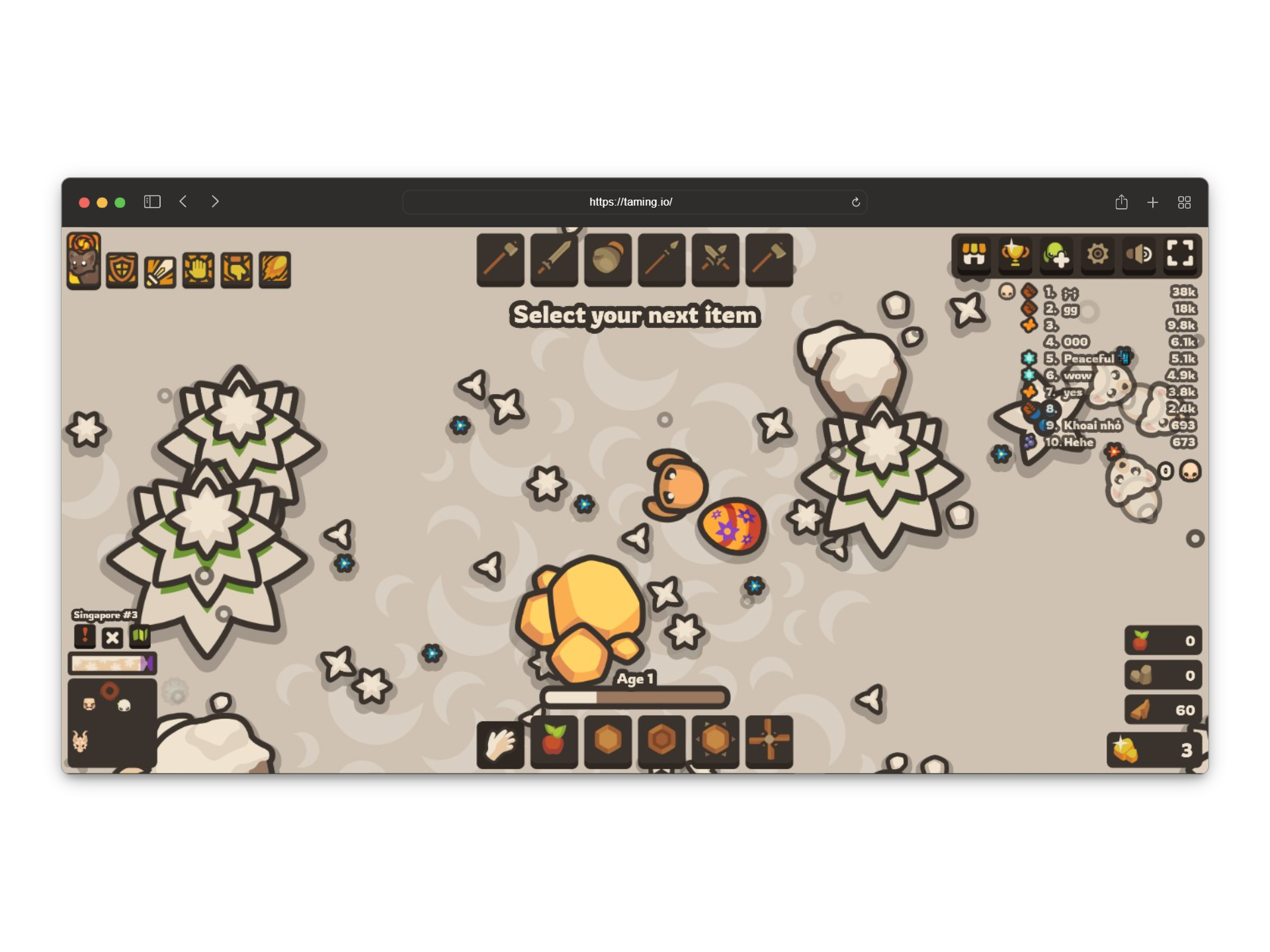1270x952 pixels.
Task: Open the shop stall menu
Action: point(974,255)
